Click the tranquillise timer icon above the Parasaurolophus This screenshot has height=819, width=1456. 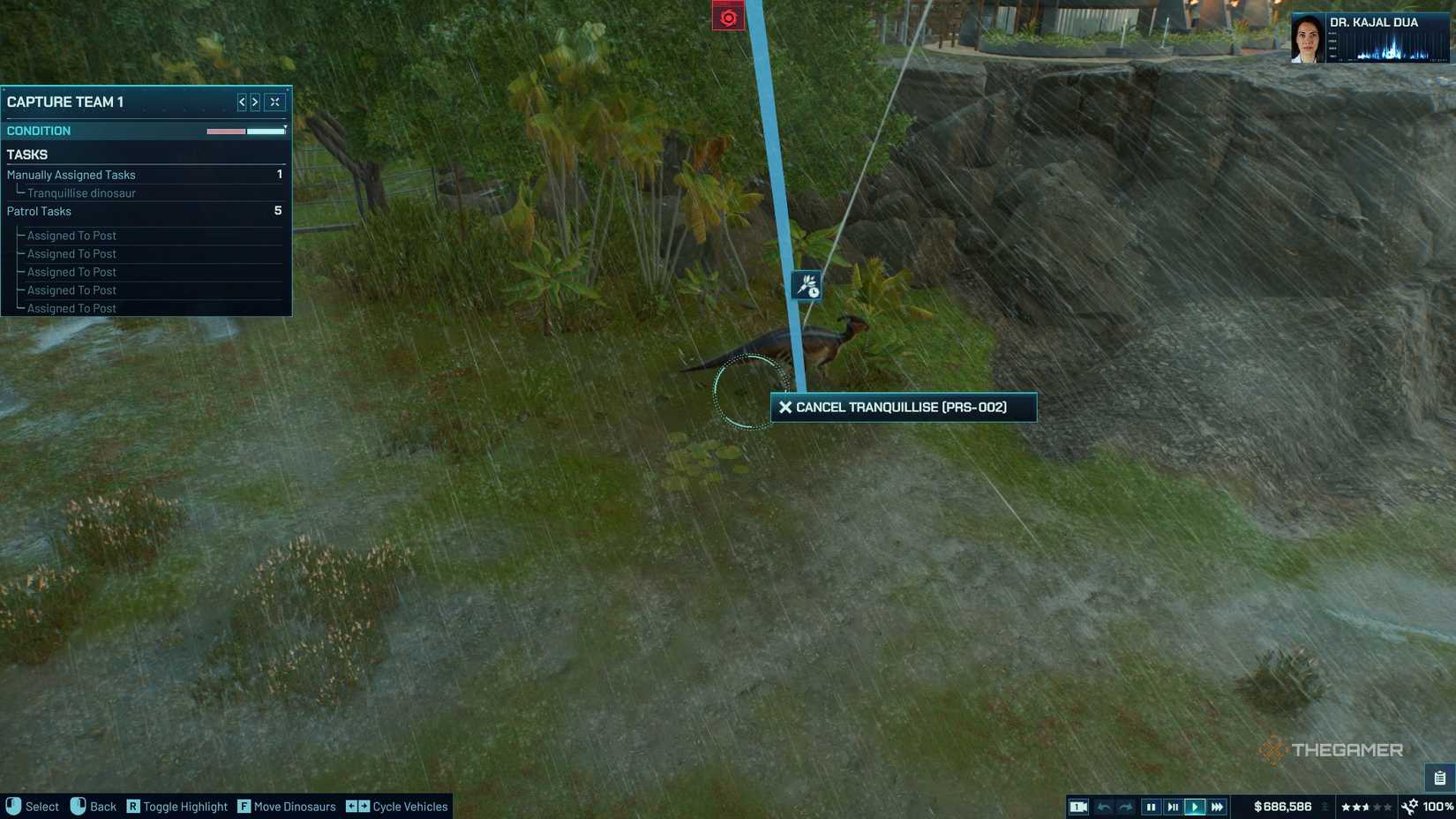[x=806, y=284]
